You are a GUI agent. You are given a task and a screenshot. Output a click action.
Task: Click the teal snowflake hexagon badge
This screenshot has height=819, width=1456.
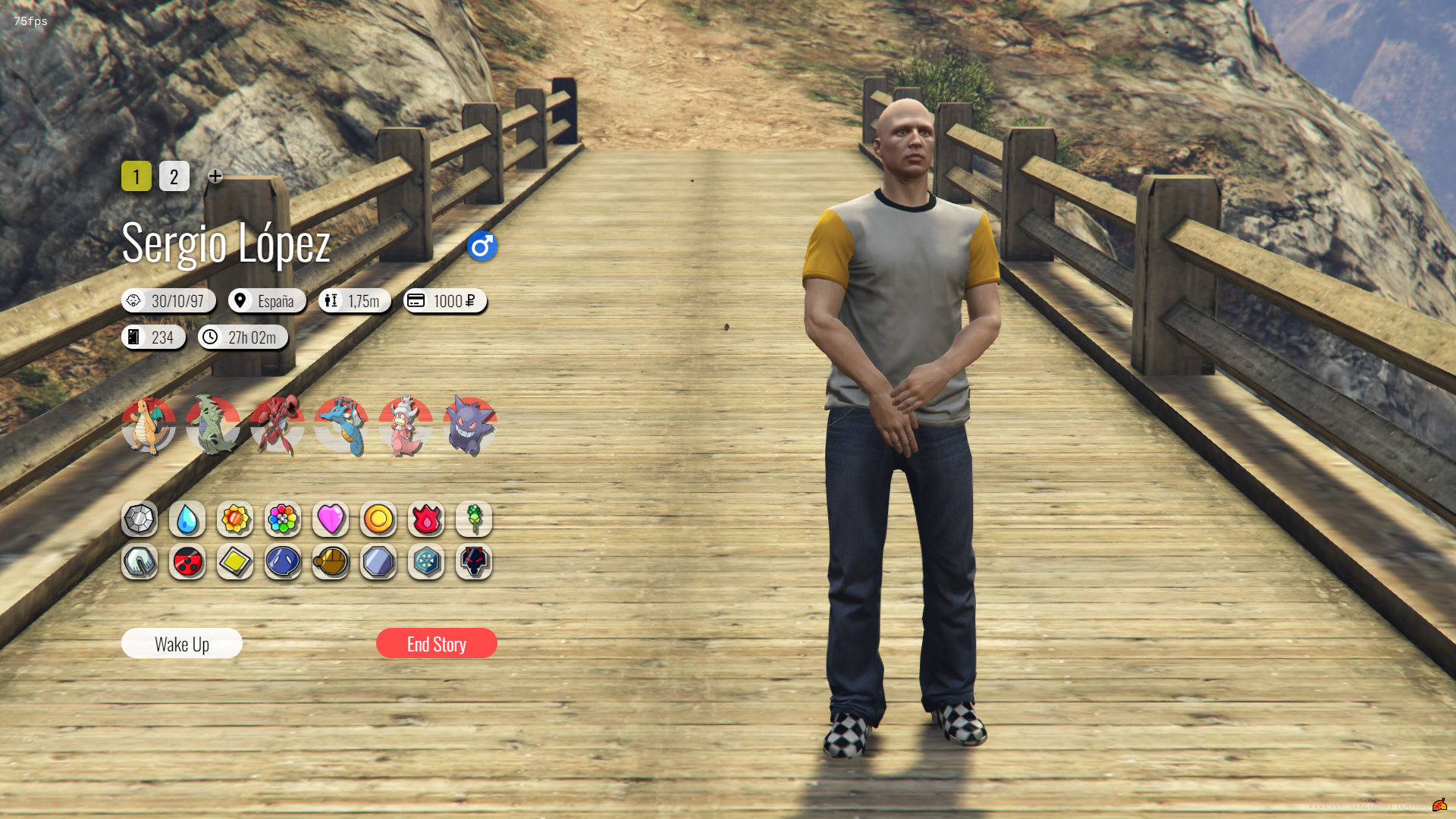click(426, 562)
